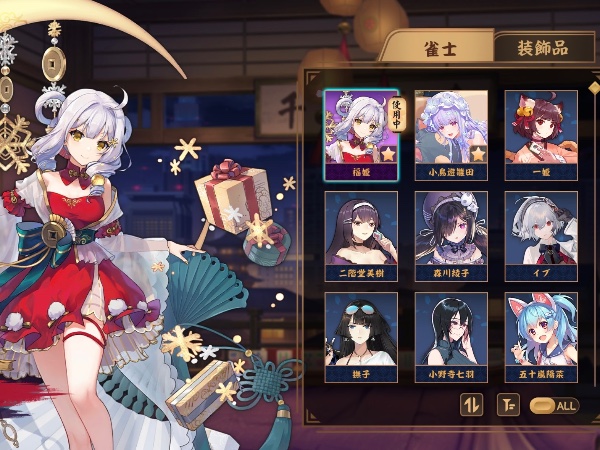The height and width of the screenshot is (450, 600).
Task: Select the 一姫 character card
Action: [x=541, y=135]
